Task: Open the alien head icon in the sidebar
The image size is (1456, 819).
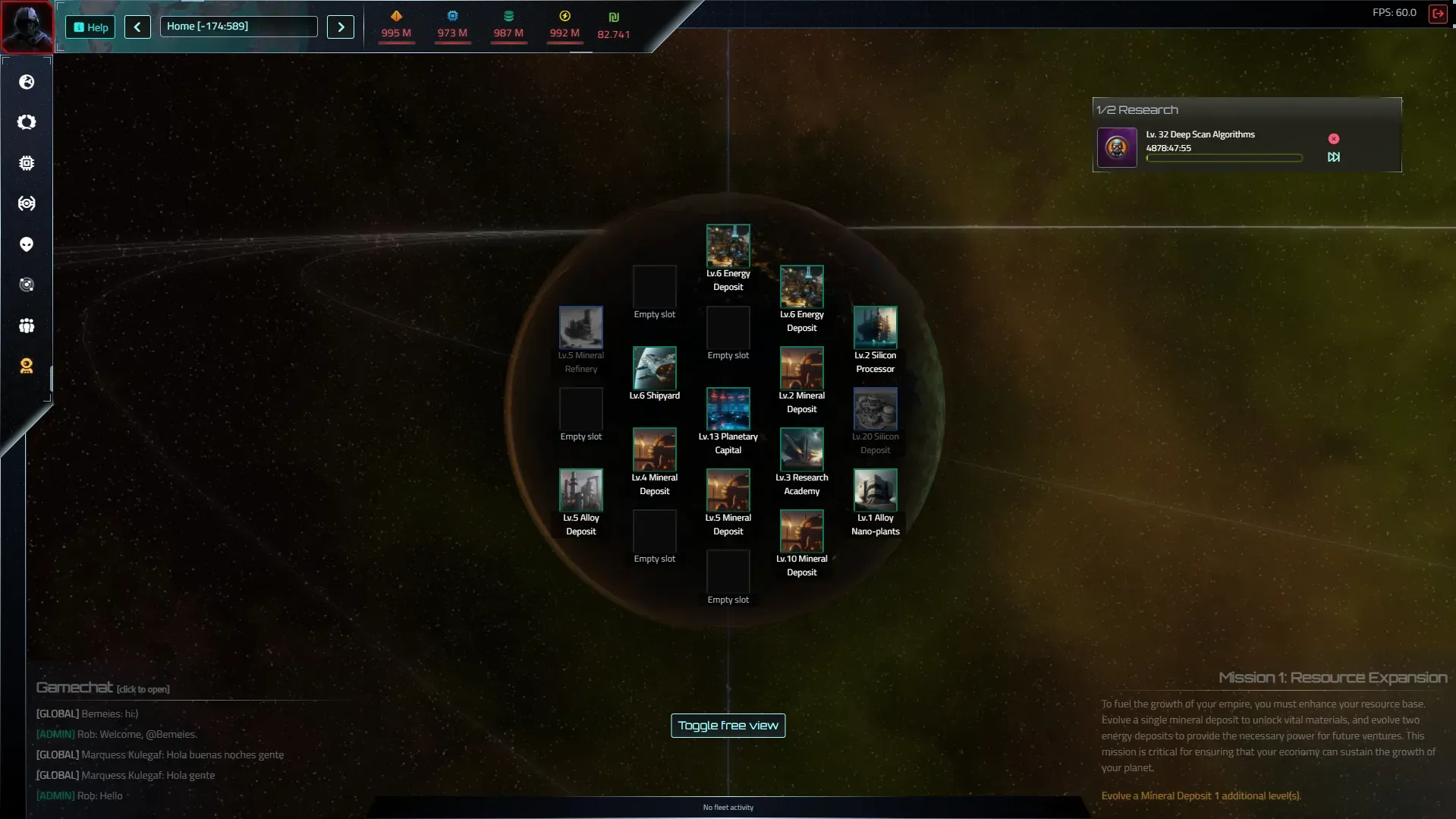Action: pos(27,244)
